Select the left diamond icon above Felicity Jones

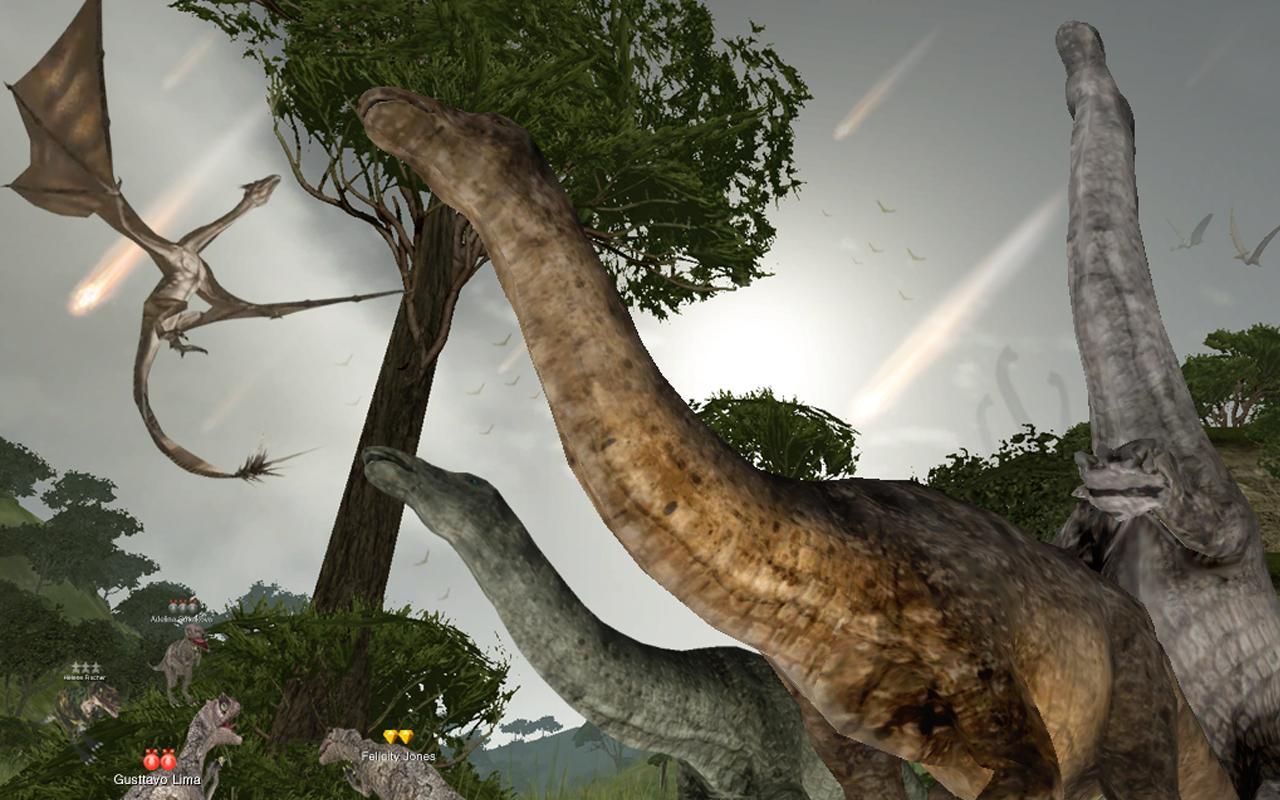[391, 736]
